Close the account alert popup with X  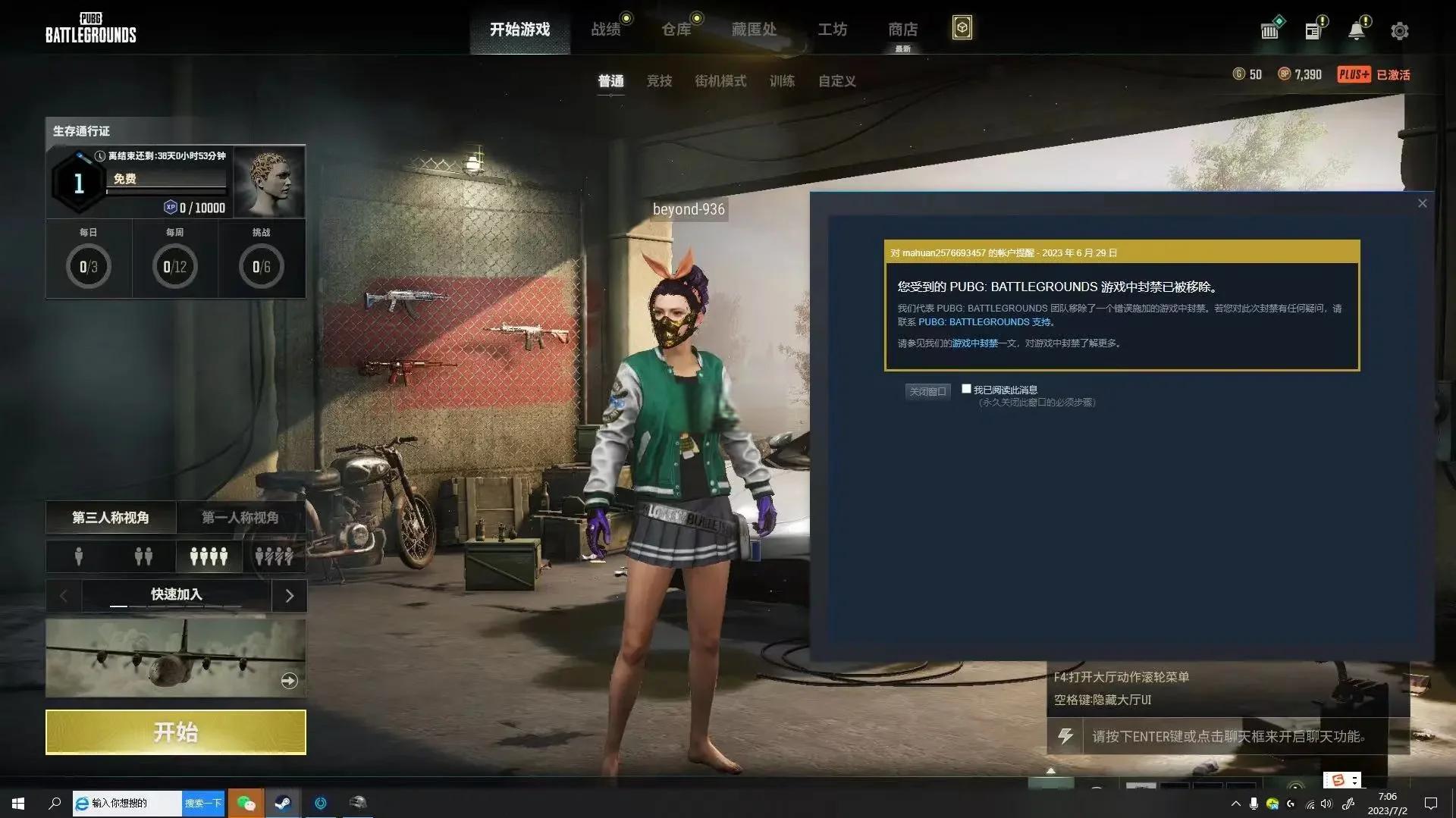(1422, 203)
